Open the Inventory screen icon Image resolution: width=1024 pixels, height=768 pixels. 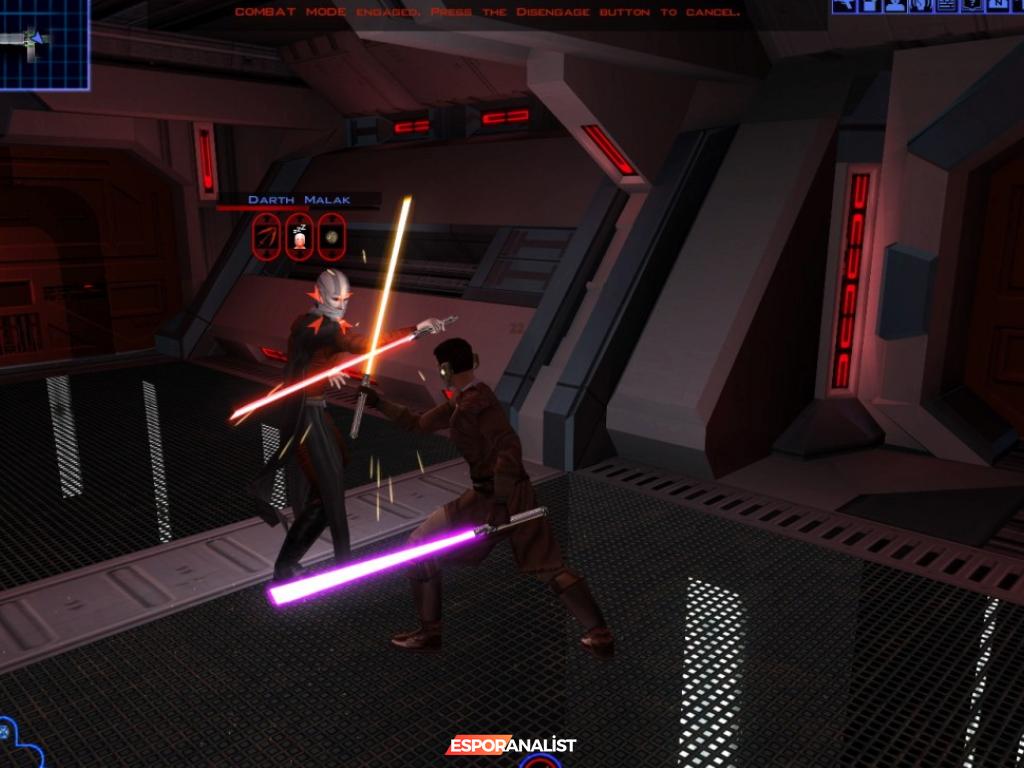coord(870,6)
